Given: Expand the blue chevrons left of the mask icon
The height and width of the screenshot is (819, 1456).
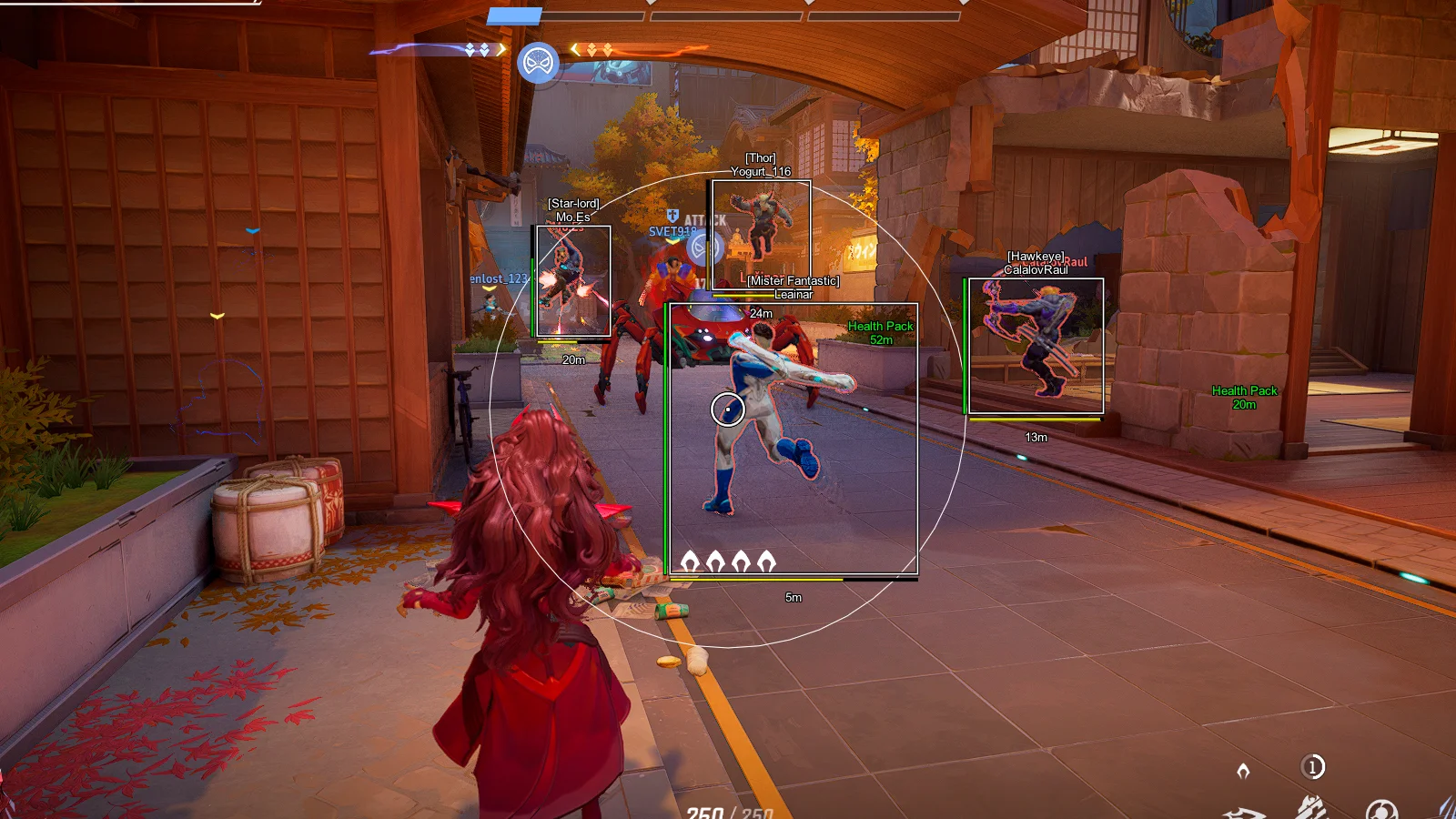Looking at the screenshot, I should [x=475, y=49].
